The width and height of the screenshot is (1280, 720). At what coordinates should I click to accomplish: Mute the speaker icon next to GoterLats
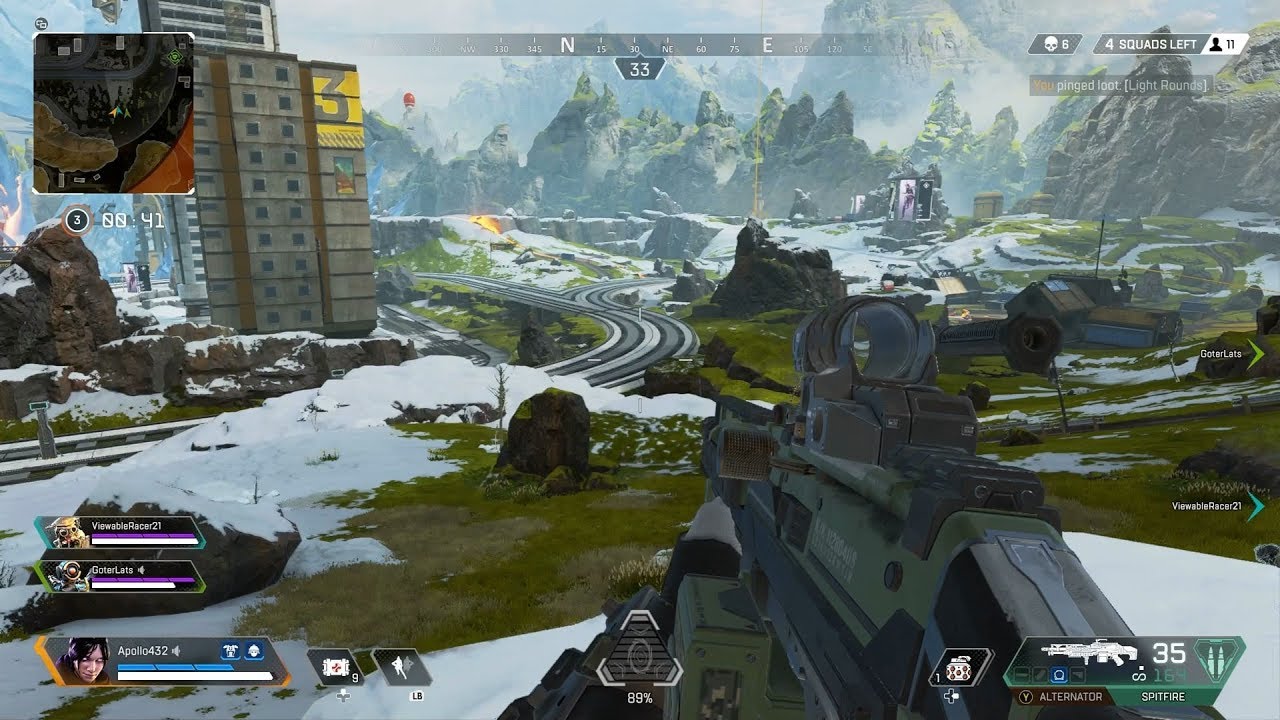pos(142,570)
